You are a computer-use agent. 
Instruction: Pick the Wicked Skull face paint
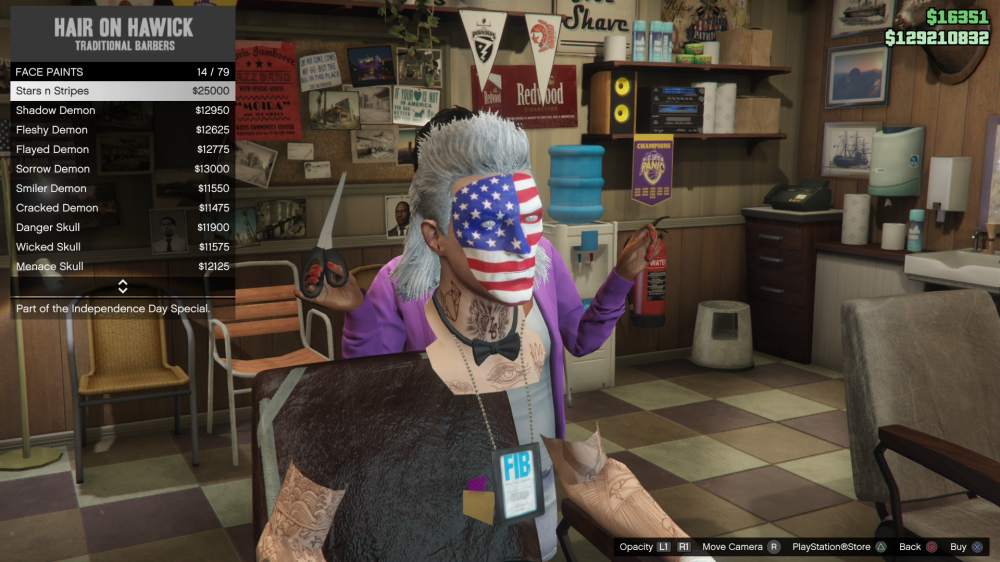[122, 247]
